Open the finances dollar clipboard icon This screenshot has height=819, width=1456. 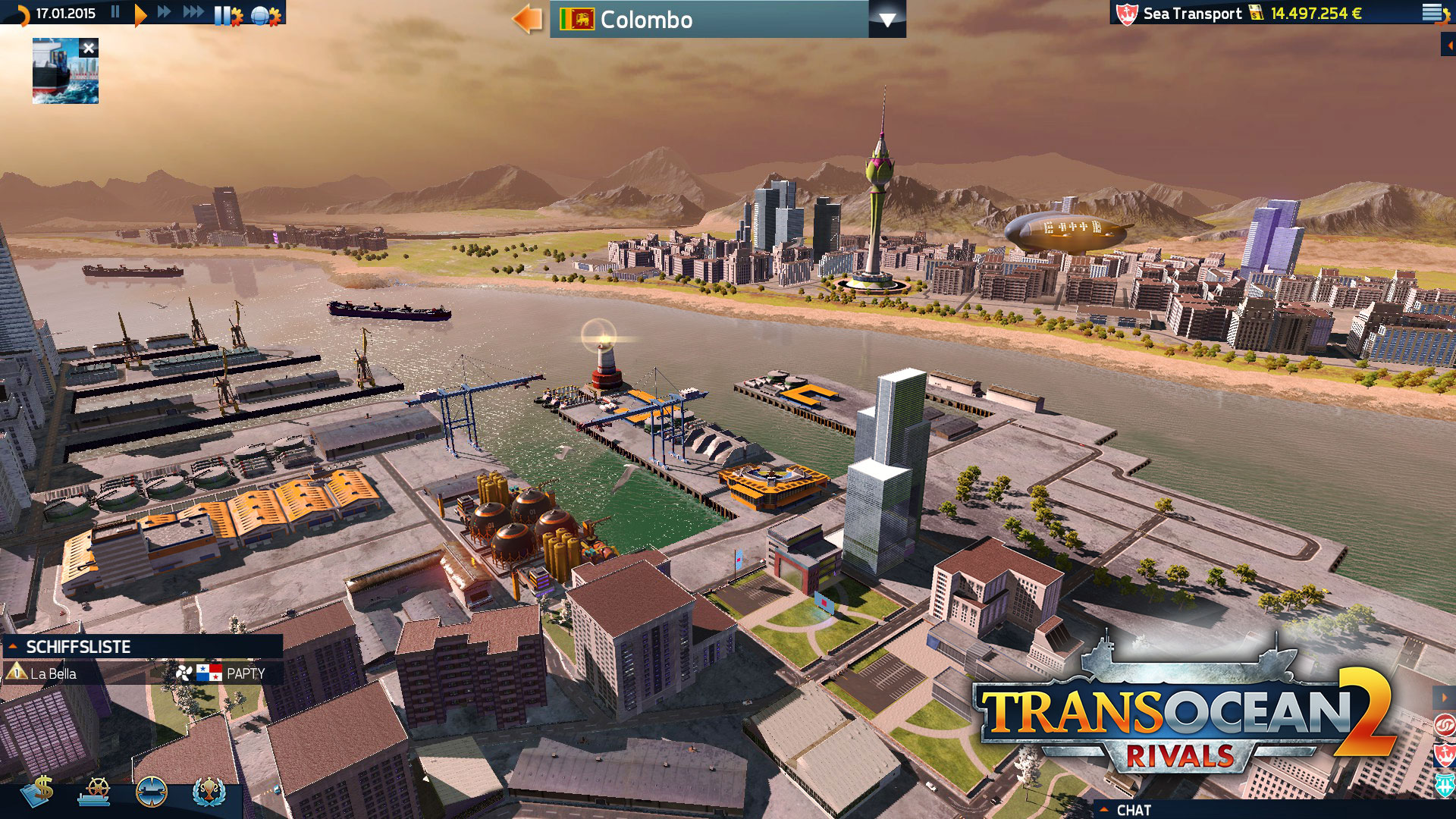point(39,791)
